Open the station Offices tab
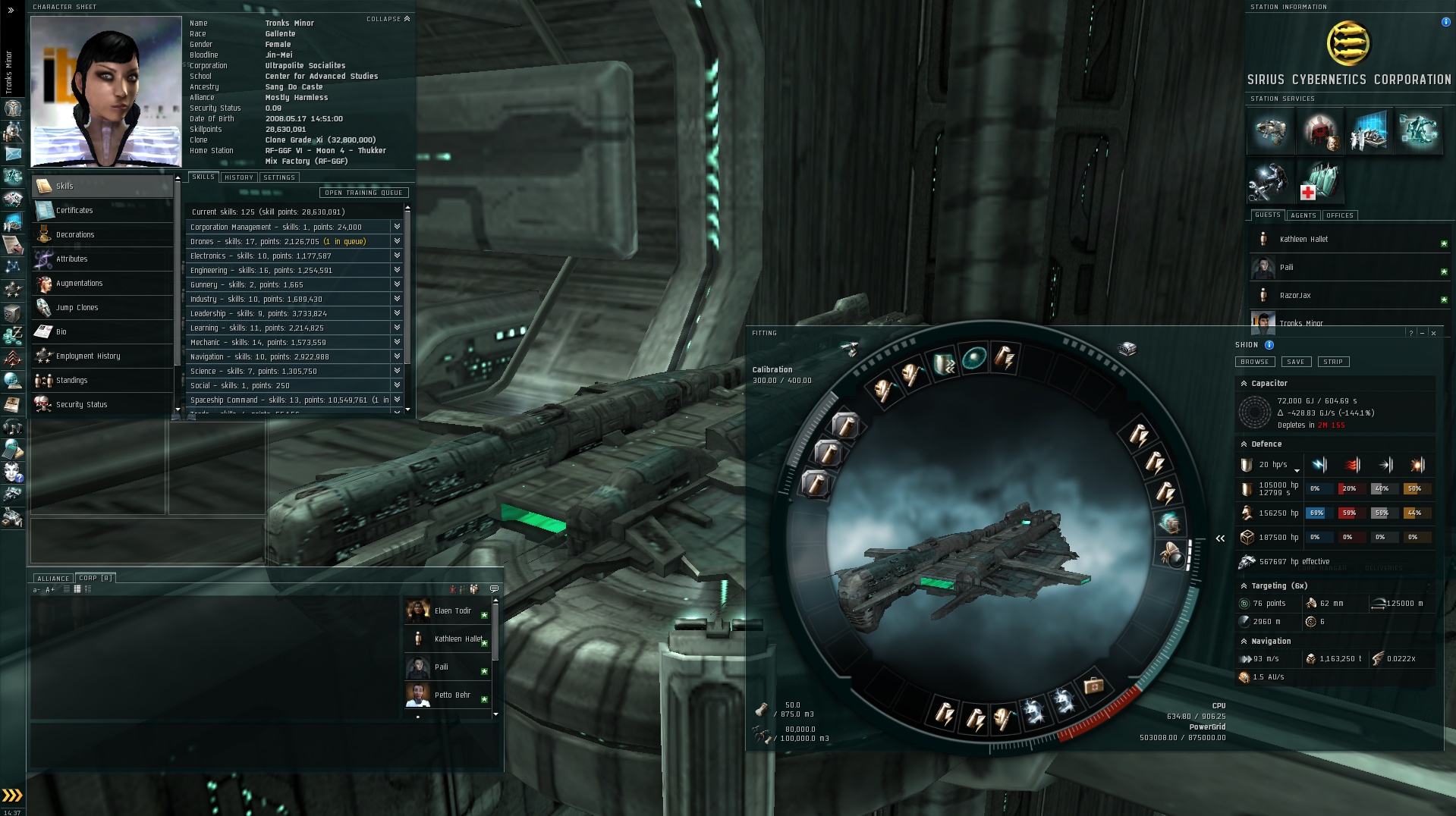 1339,215
